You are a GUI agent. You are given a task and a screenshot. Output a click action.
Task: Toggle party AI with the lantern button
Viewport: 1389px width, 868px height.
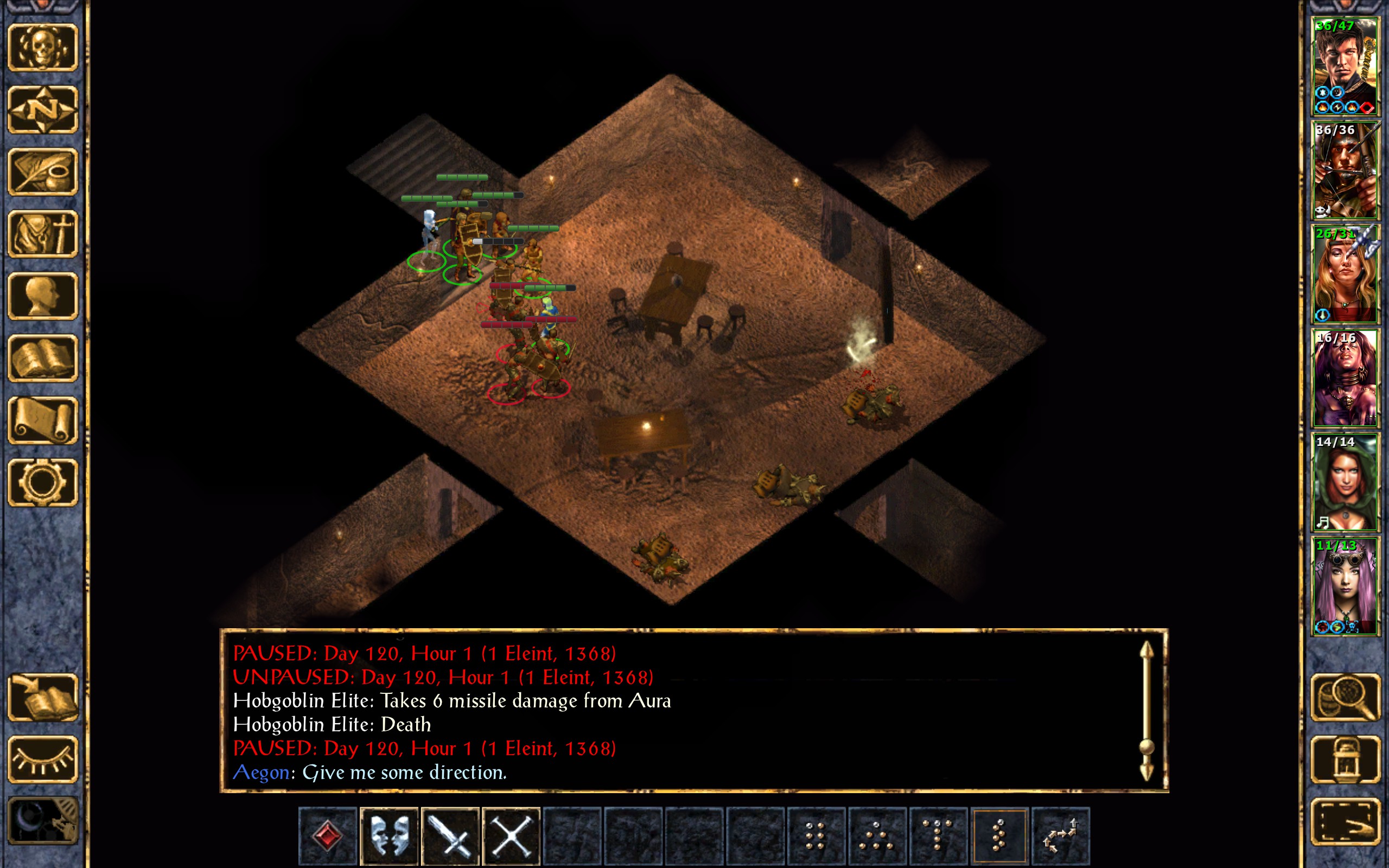1345,759
